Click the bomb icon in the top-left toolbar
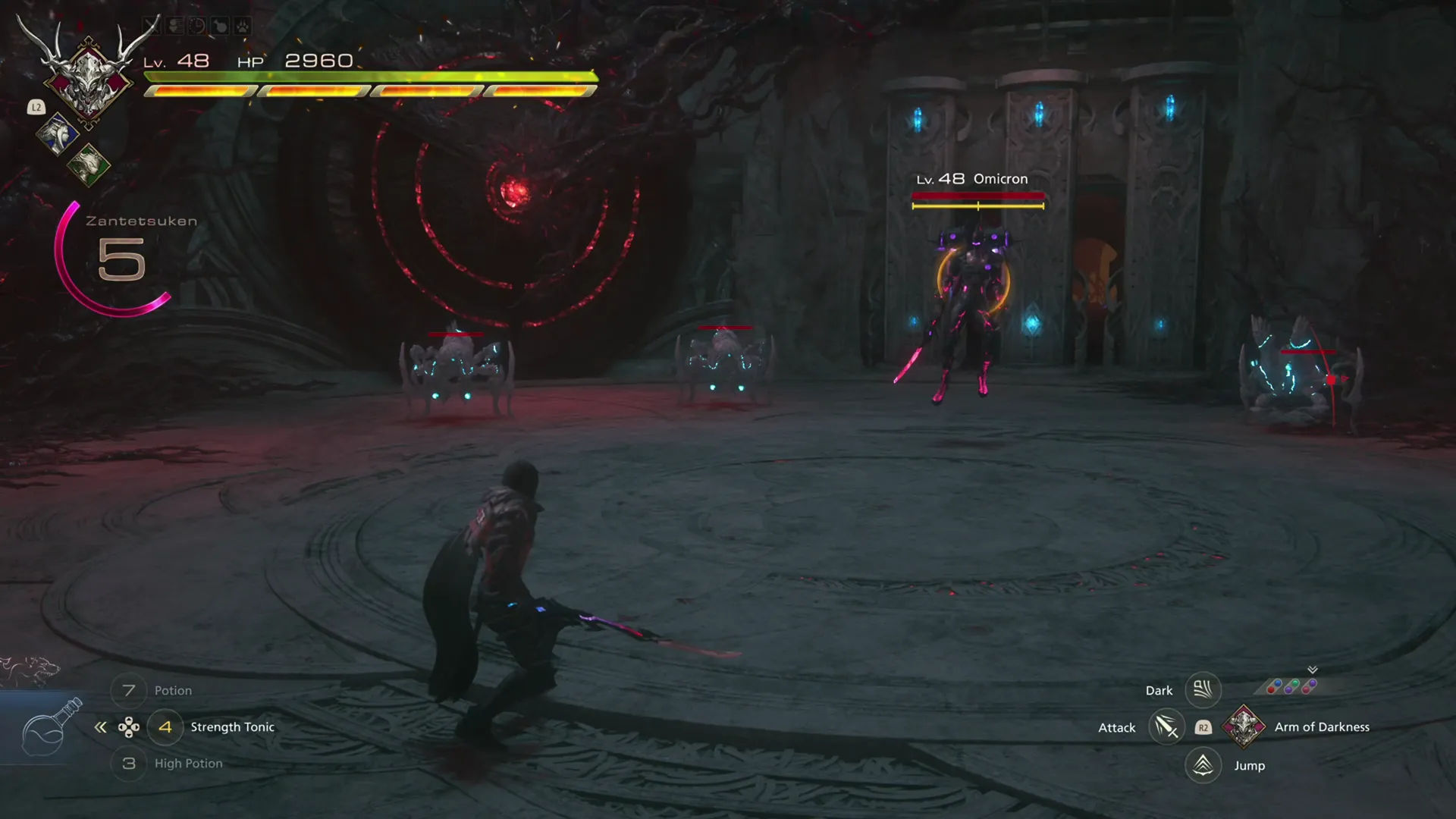This screenshot has width=1456, height=819. (221, 25)
